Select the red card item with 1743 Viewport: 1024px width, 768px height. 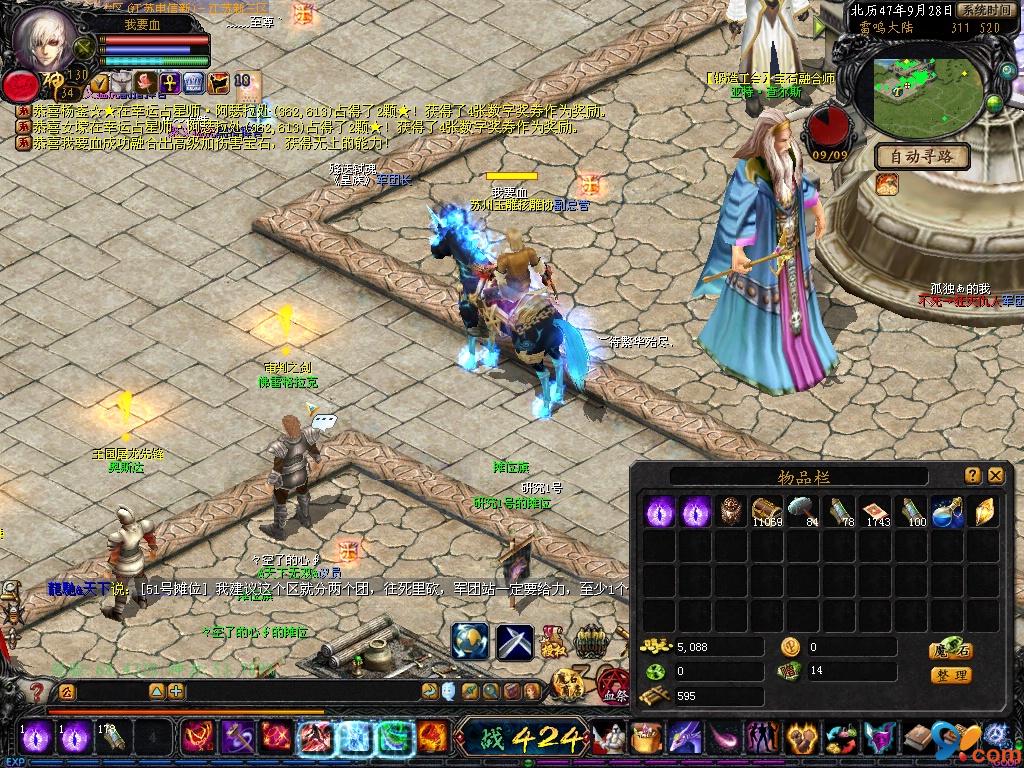pos(875,511)
